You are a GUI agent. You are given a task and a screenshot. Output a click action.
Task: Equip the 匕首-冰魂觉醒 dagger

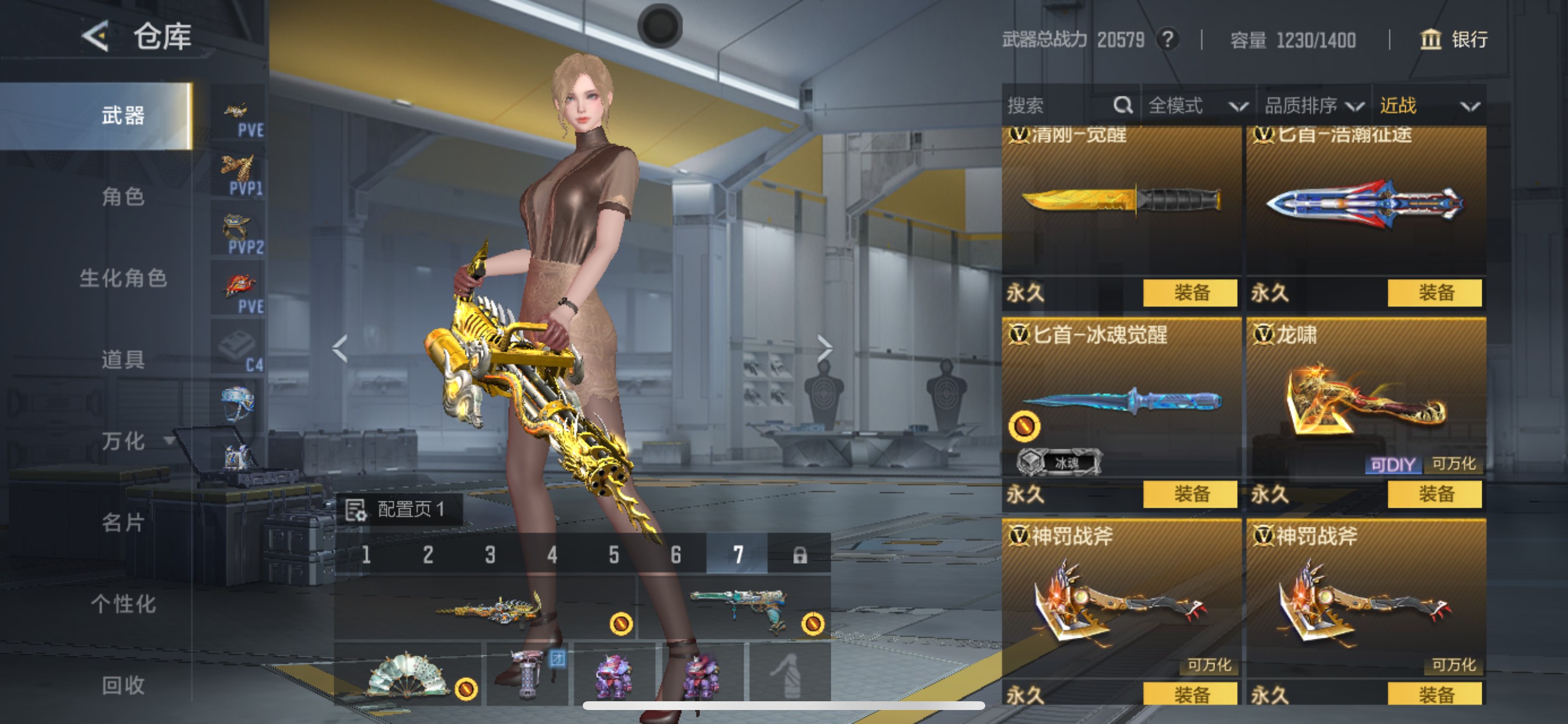1190,493
